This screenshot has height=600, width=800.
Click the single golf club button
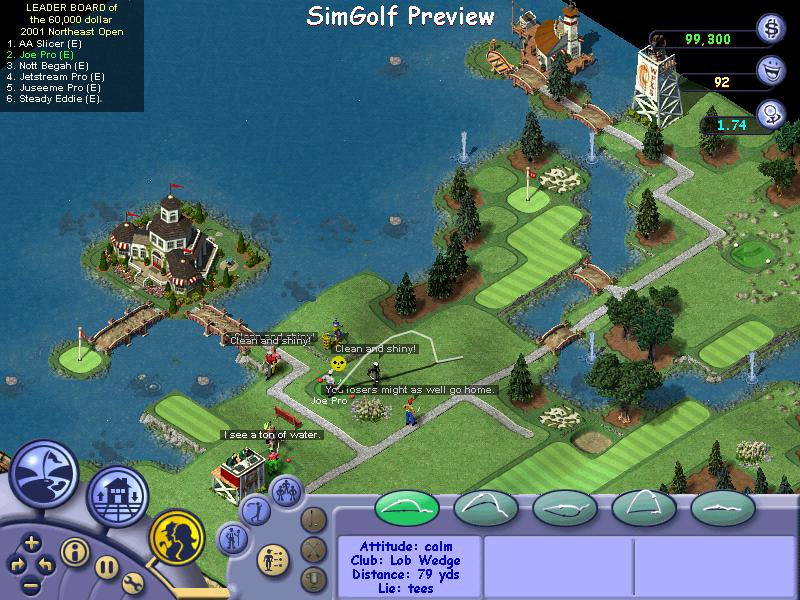[314, 519]
